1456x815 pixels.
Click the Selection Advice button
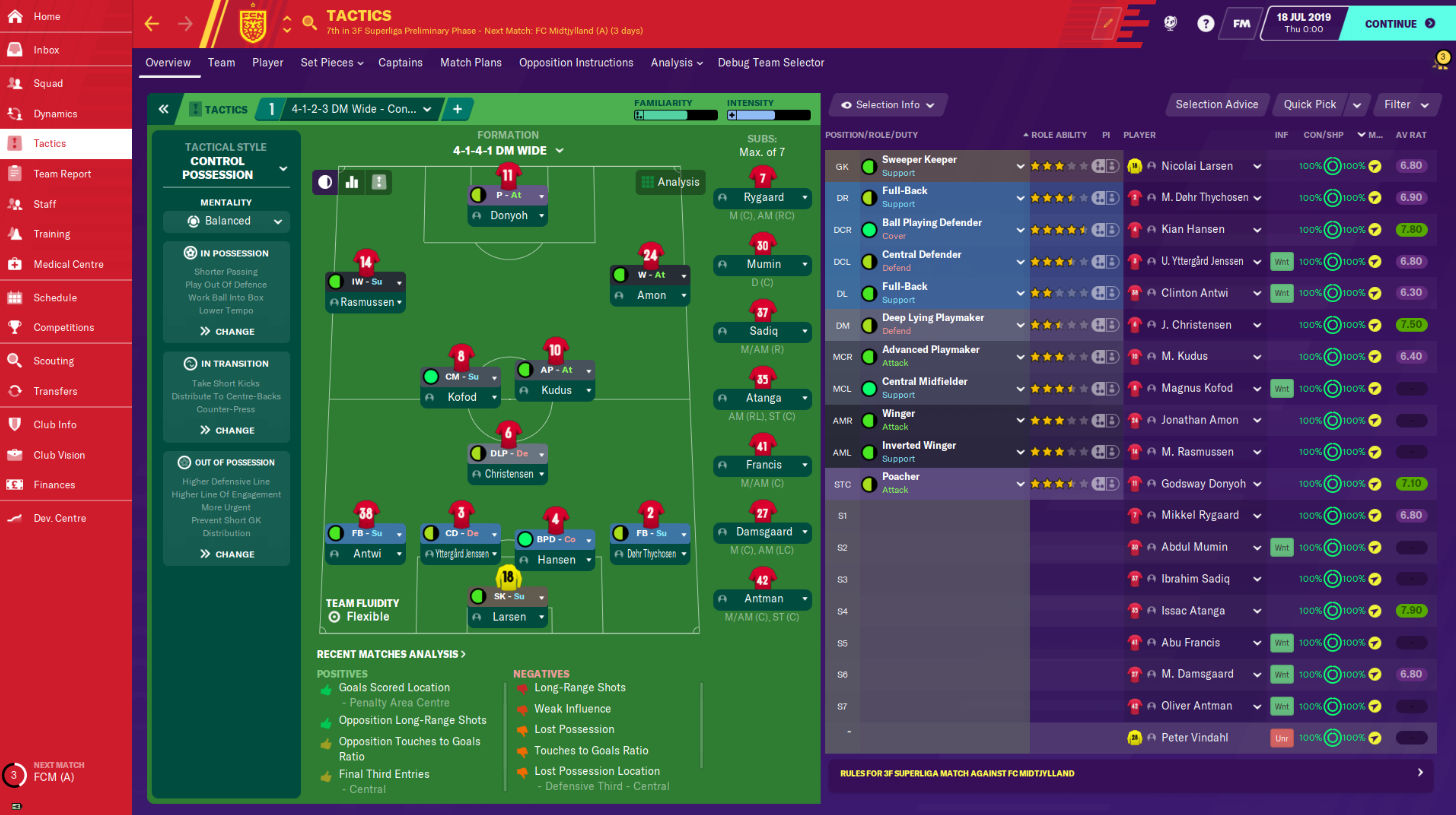(1218, 104)
